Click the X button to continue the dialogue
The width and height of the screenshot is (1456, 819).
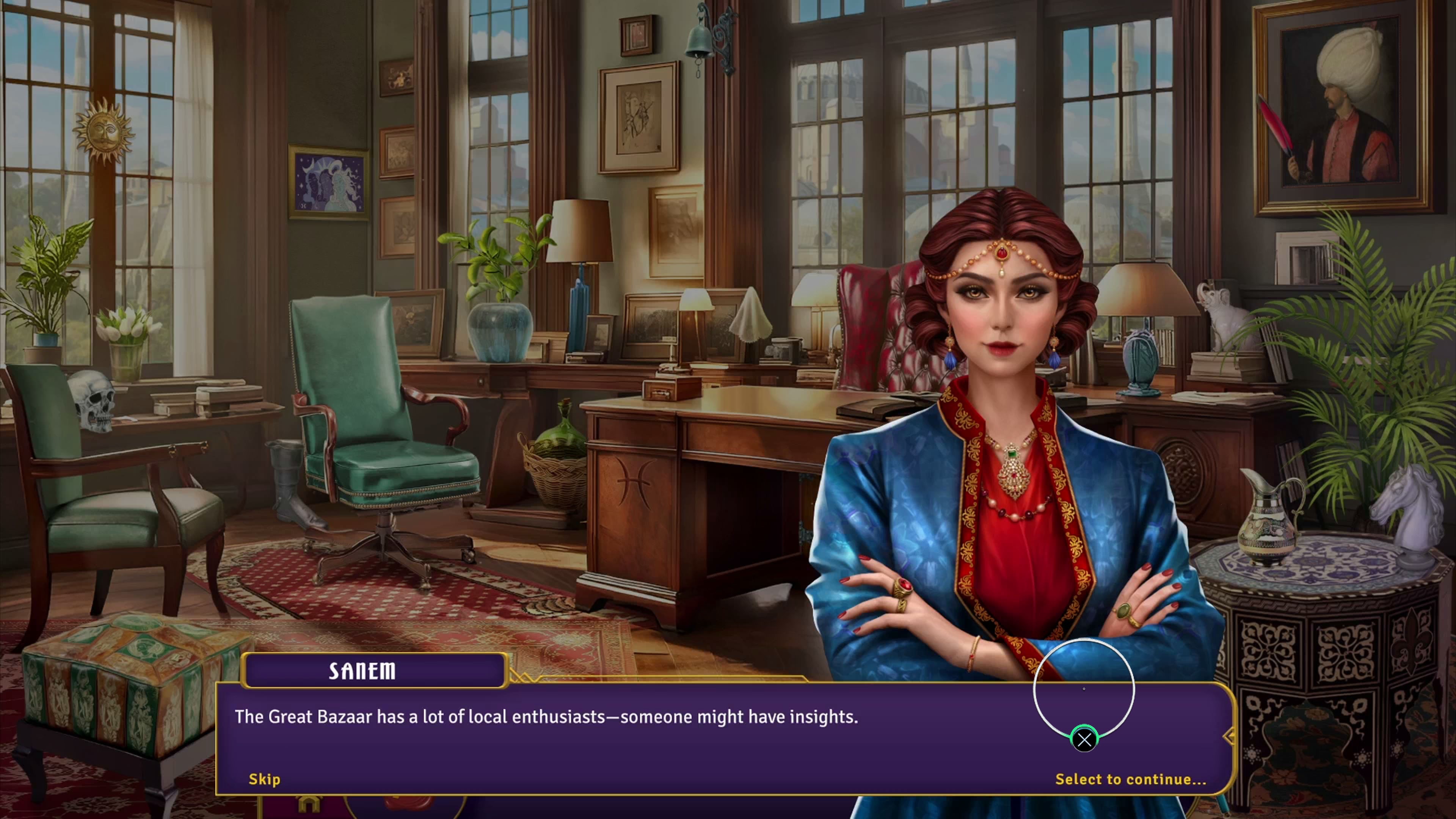pos(1084,740)
